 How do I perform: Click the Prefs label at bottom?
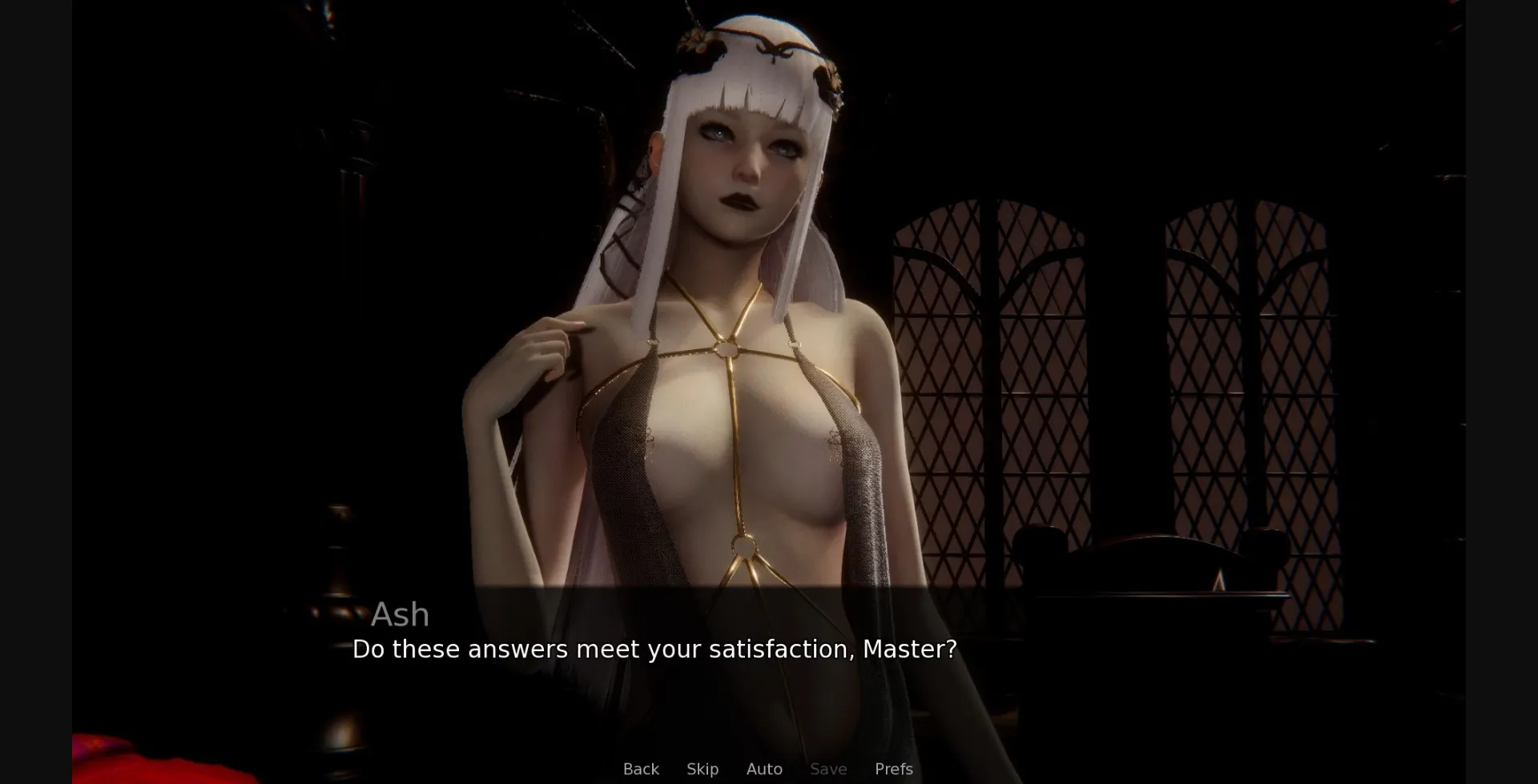pos(893,769)
